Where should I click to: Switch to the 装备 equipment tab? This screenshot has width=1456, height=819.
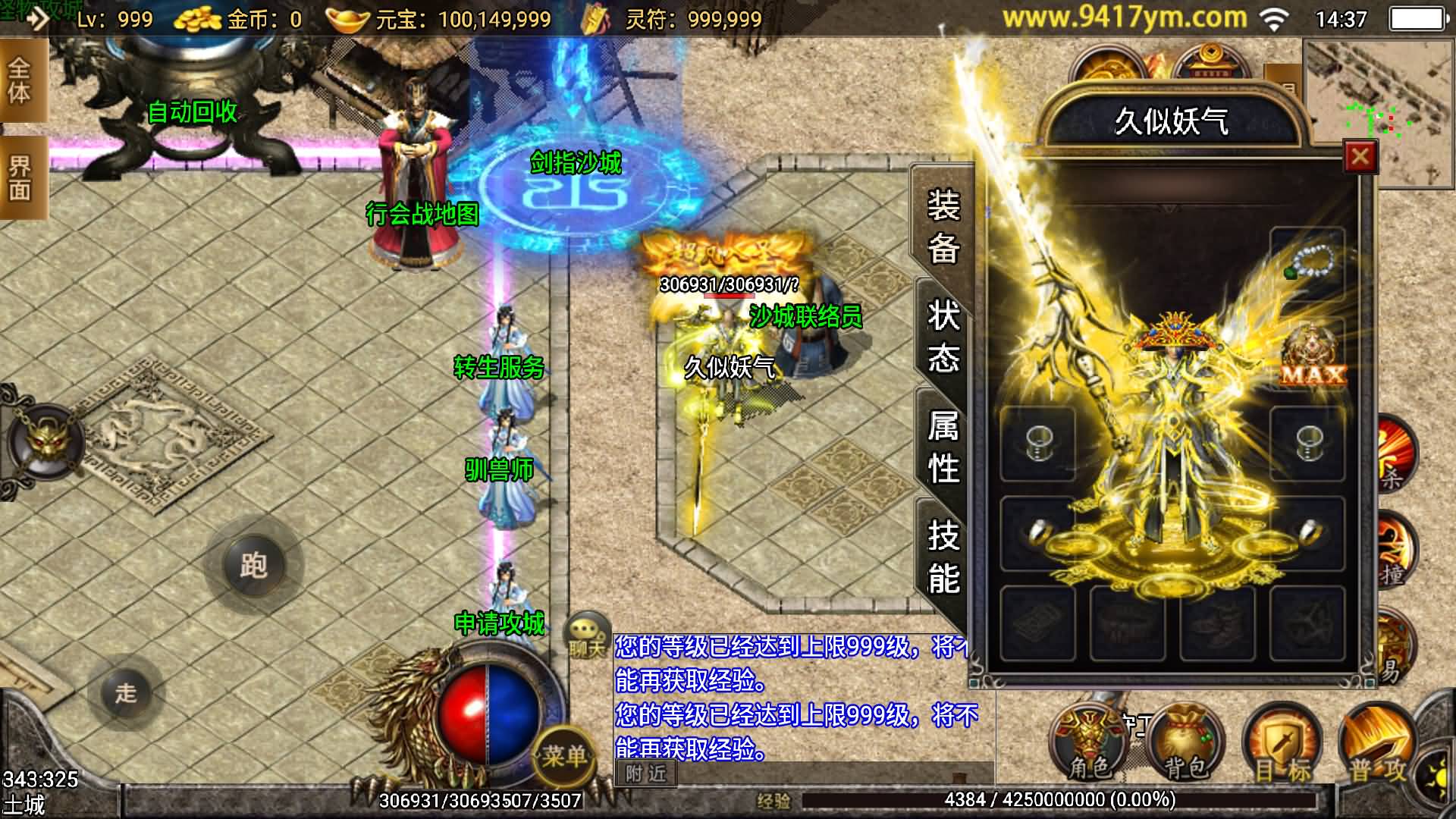(943, 226)
